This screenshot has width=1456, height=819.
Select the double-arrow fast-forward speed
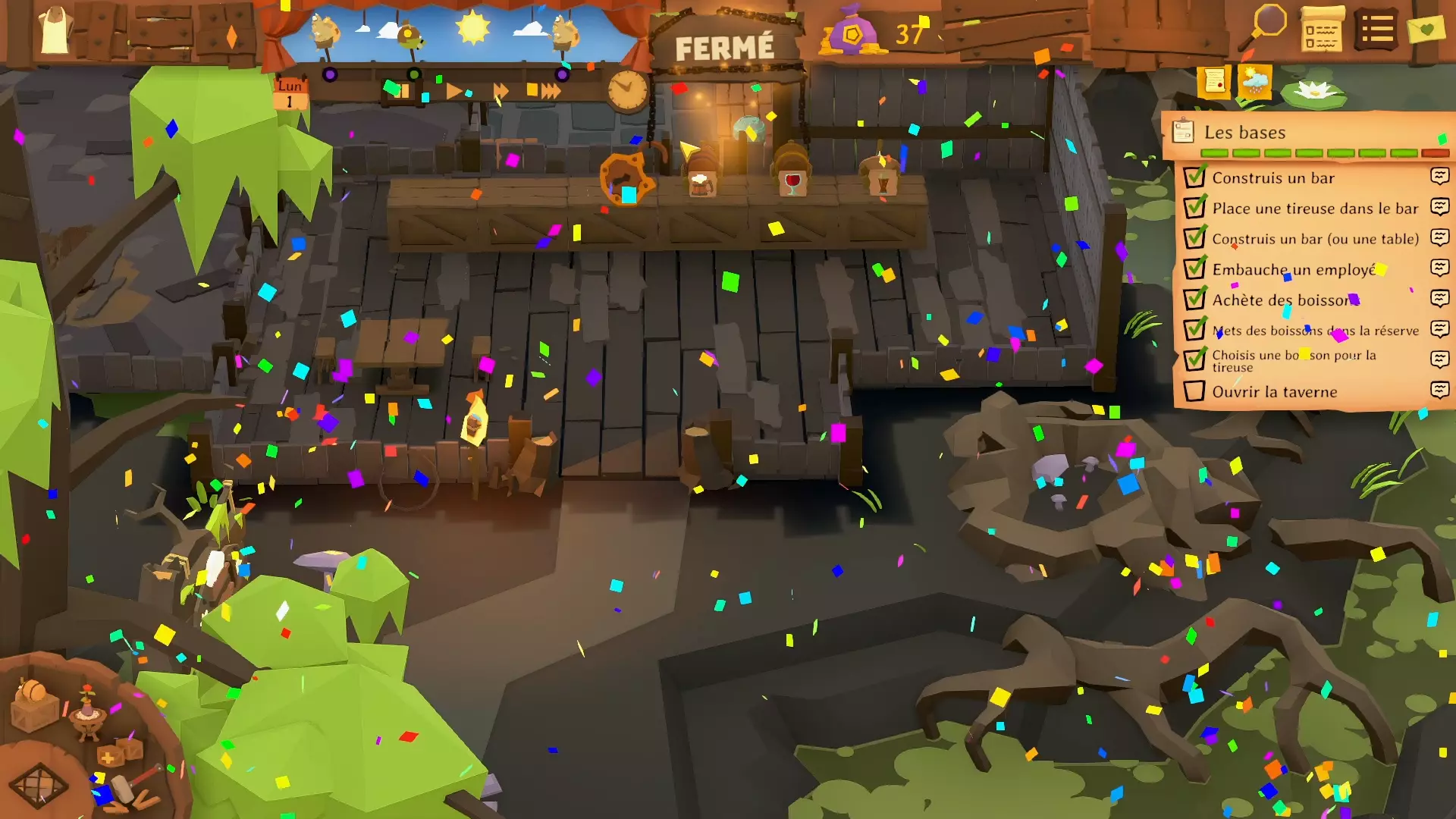(500, 91)
